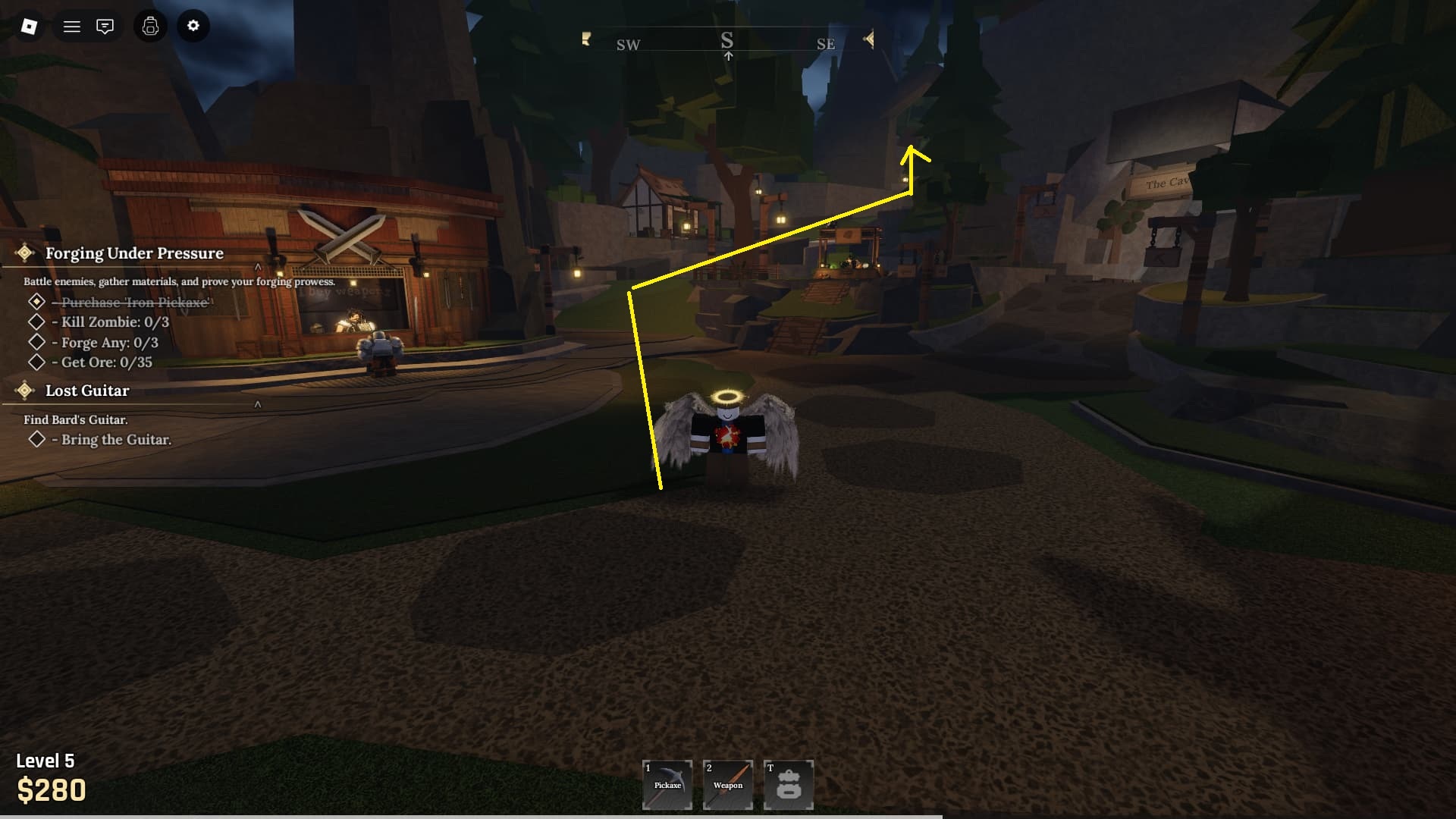Click the diamond icon beside Forging Under Pressure
The height and width of the screenshot is (819, 1456).
pyautogui.click(x=25, y=253)
